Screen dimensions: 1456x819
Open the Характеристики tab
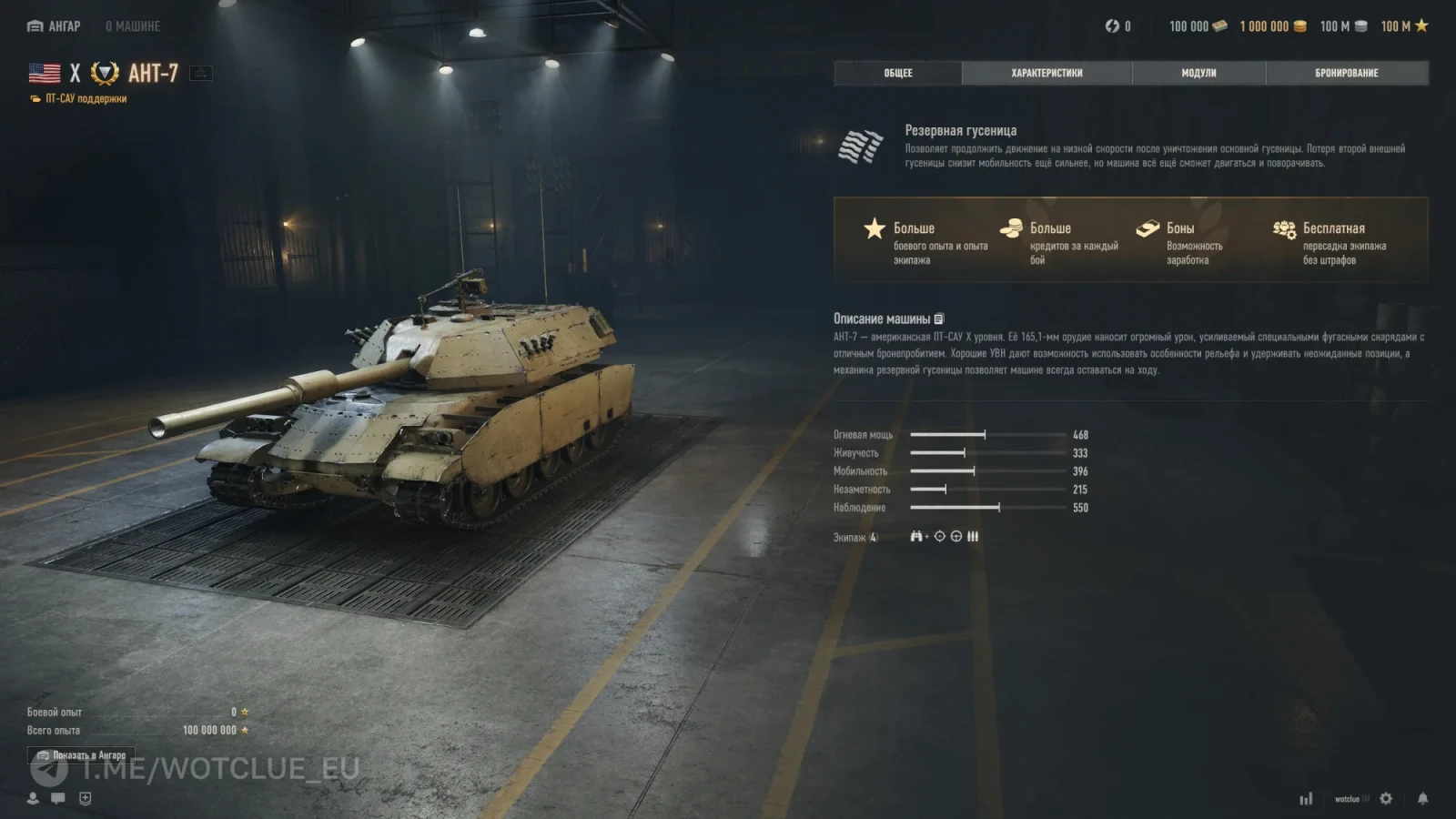tap(1046, 73)
